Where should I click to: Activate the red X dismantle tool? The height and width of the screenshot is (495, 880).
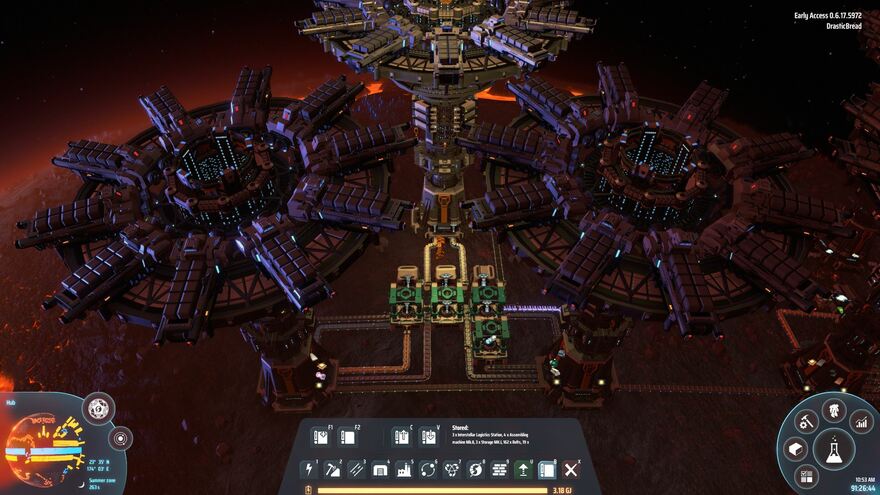tap(571, 469)
